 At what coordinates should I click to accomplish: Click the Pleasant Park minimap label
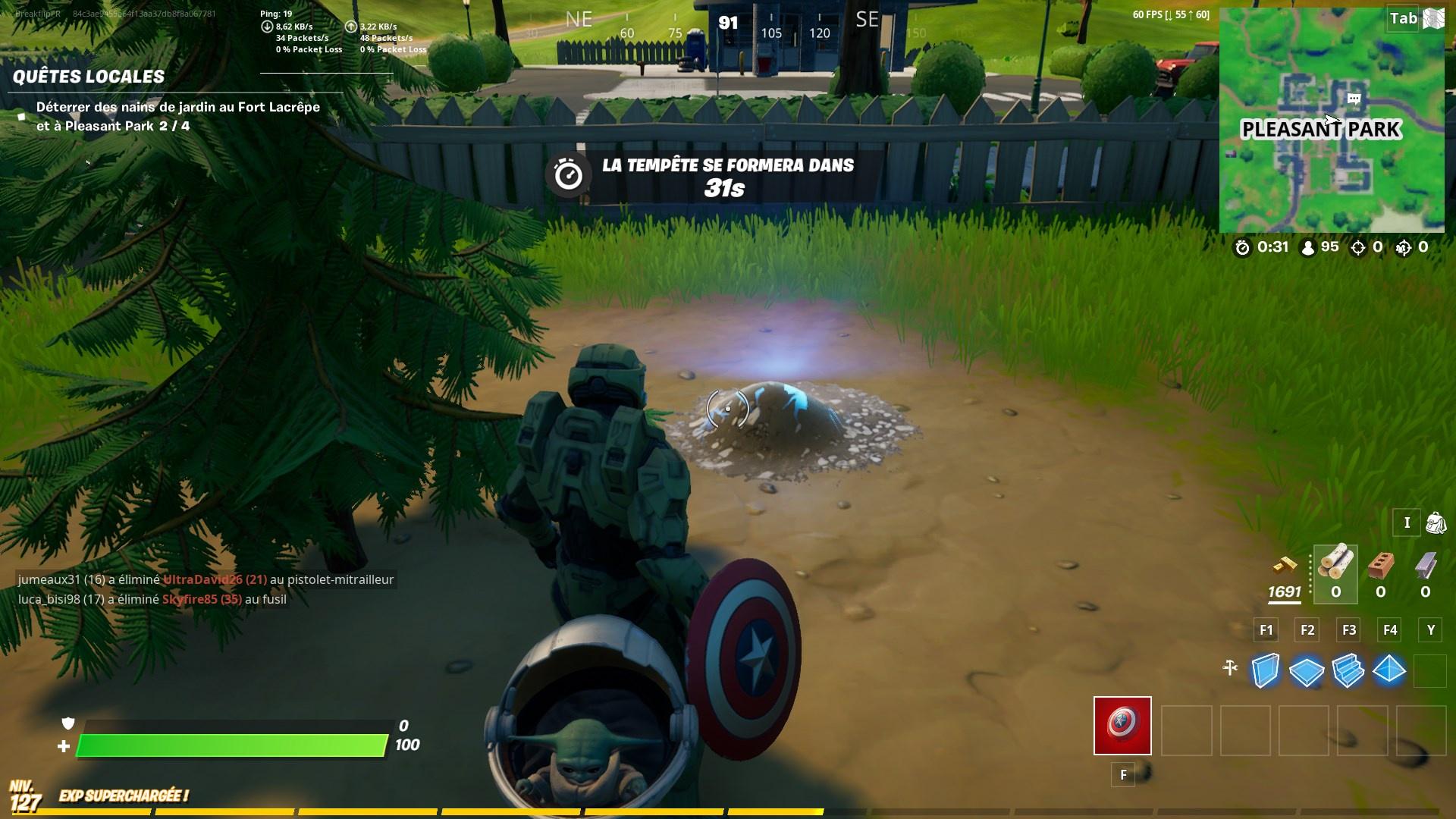[x=1322, y=130]
